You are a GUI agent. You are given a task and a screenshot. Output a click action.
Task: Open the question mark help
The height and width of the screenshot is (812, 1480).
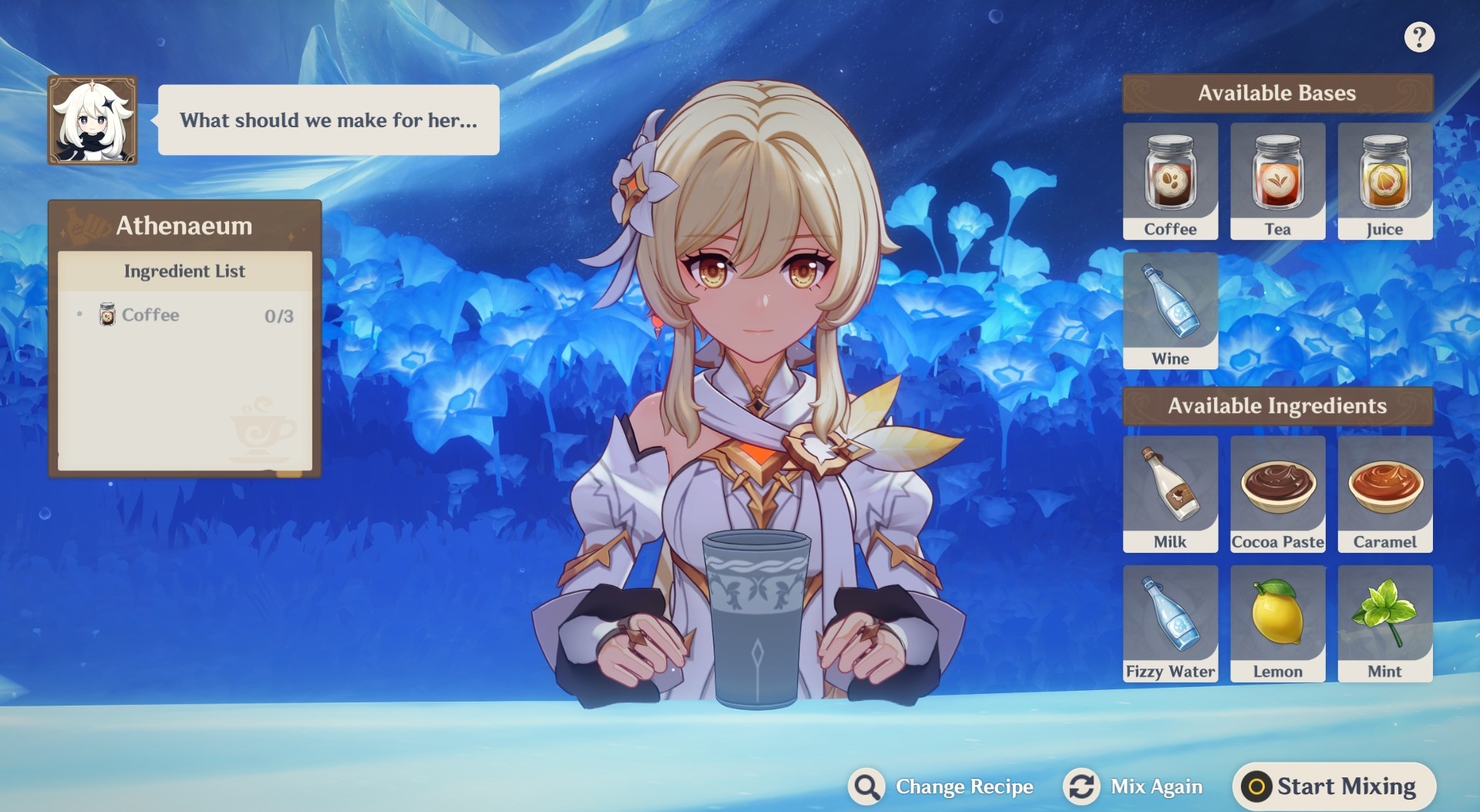1418,37
